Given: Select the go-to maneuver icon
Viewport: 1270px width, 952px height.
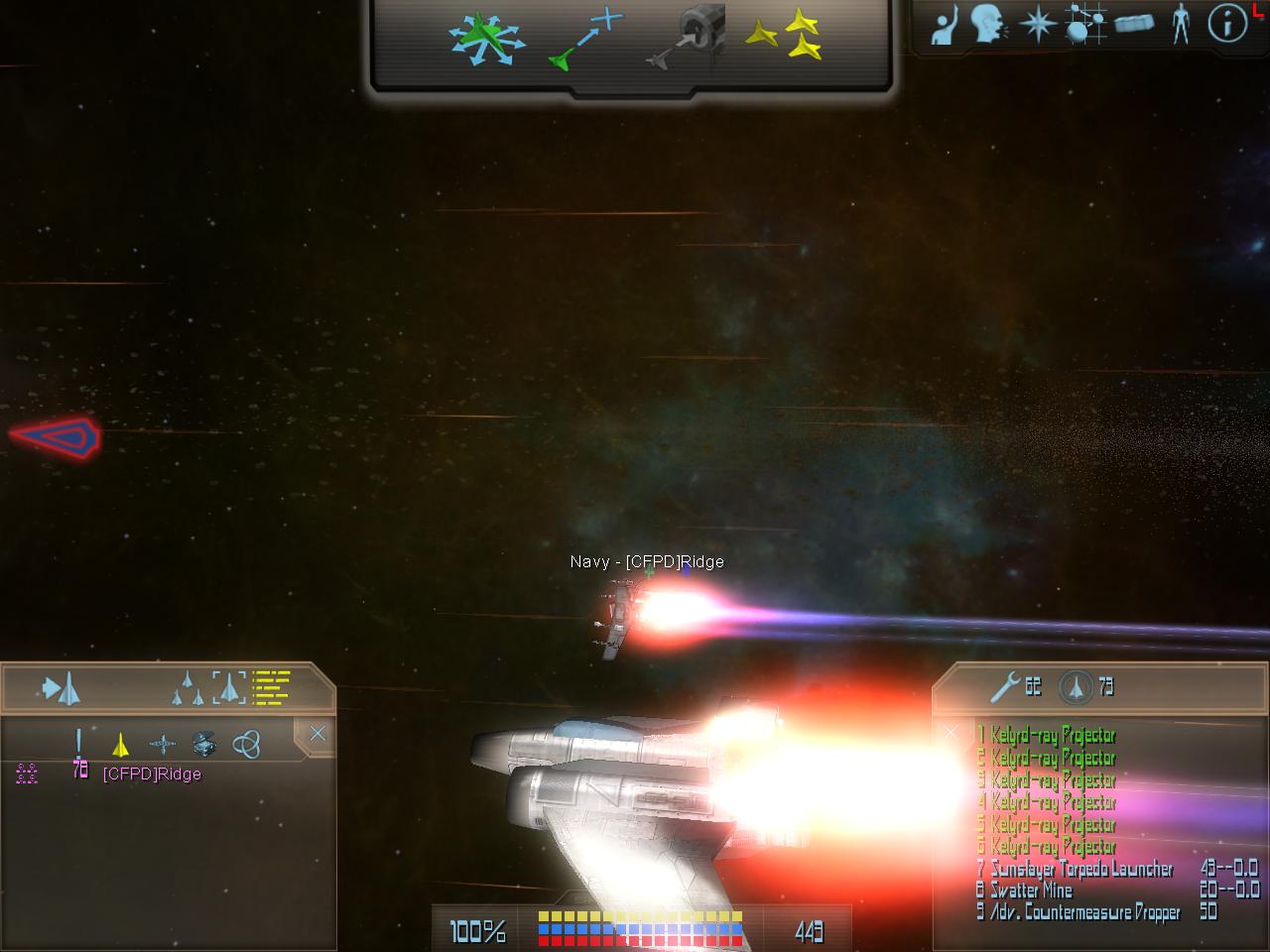Looking at the screenshot, I should (x=585, y=42).
